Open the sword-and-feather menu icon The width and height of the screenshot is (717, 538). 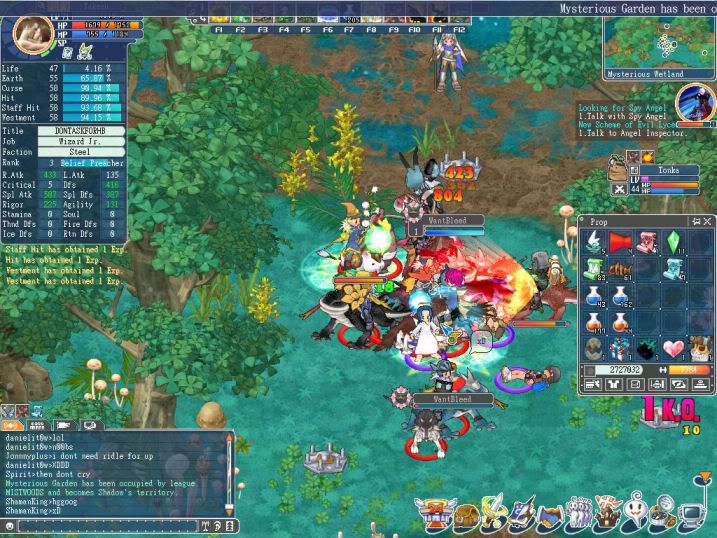tap(493, 517)
